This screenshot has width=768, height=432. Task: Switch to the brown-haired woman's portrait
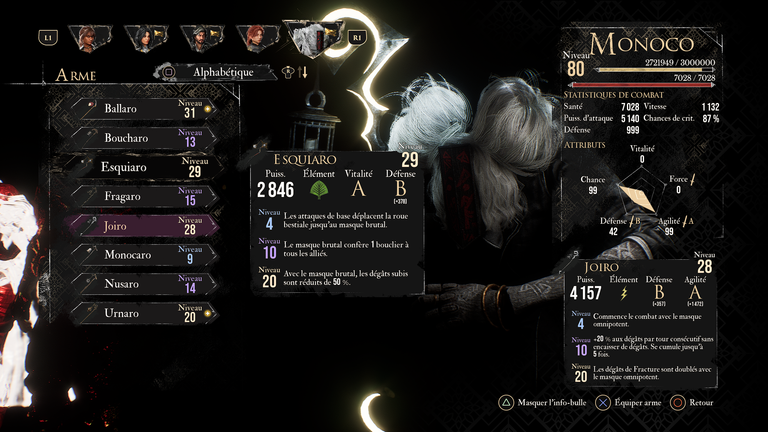tap(87, 38)
